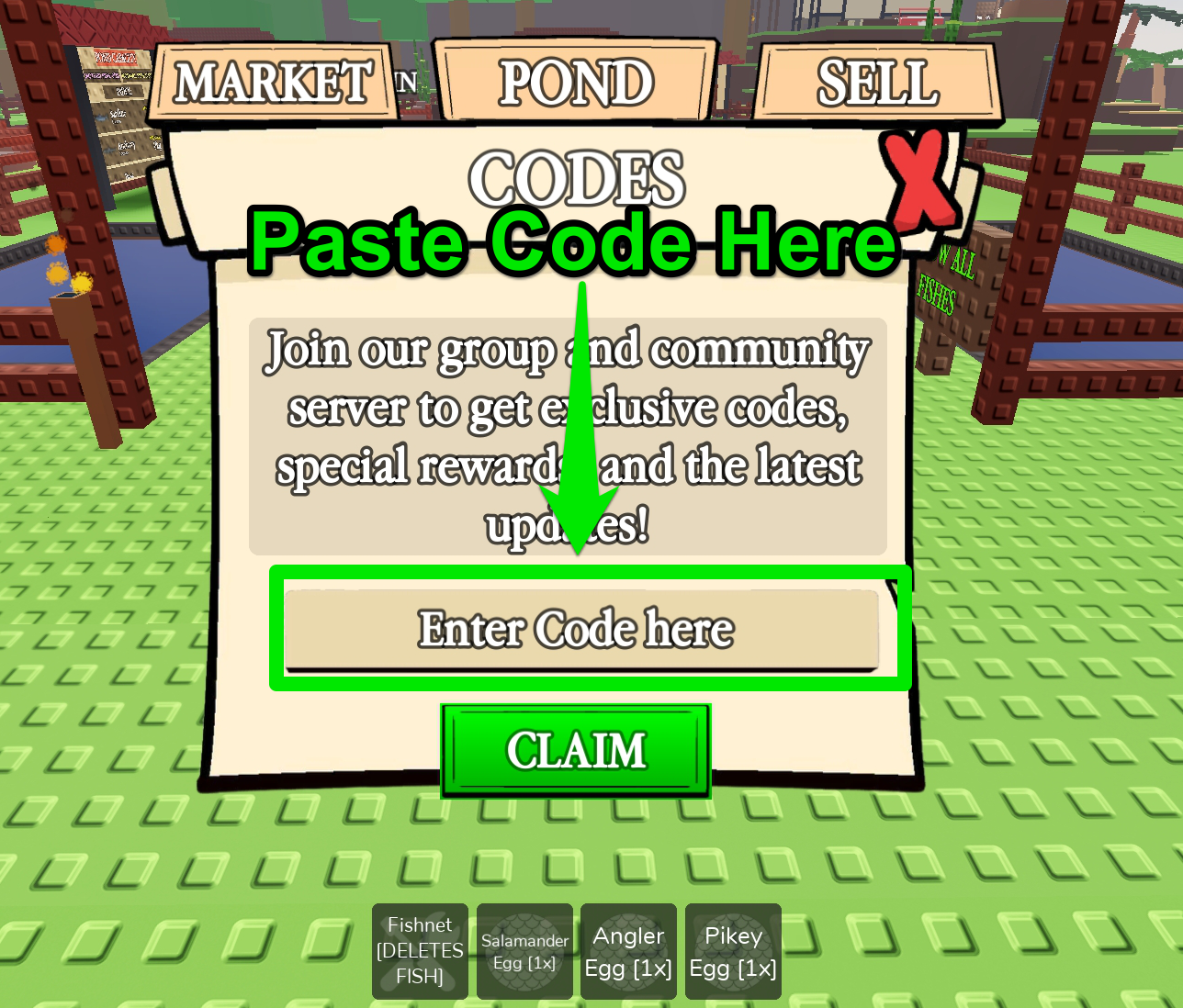Open the MARKET tab
1183x1008 pixels.
tap(273, 83)
